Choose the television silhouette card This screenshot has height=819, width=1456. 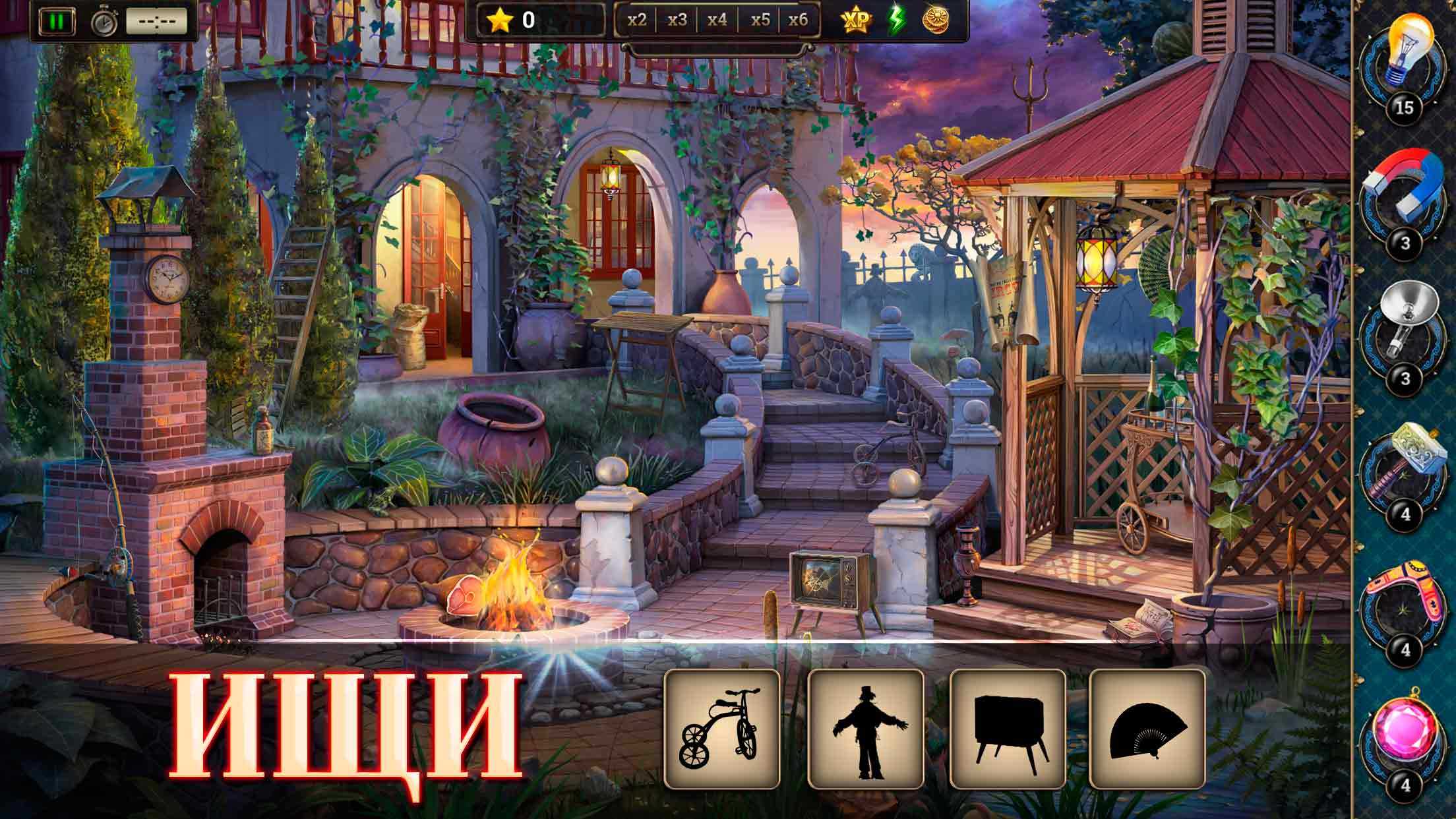point(1007,729)
